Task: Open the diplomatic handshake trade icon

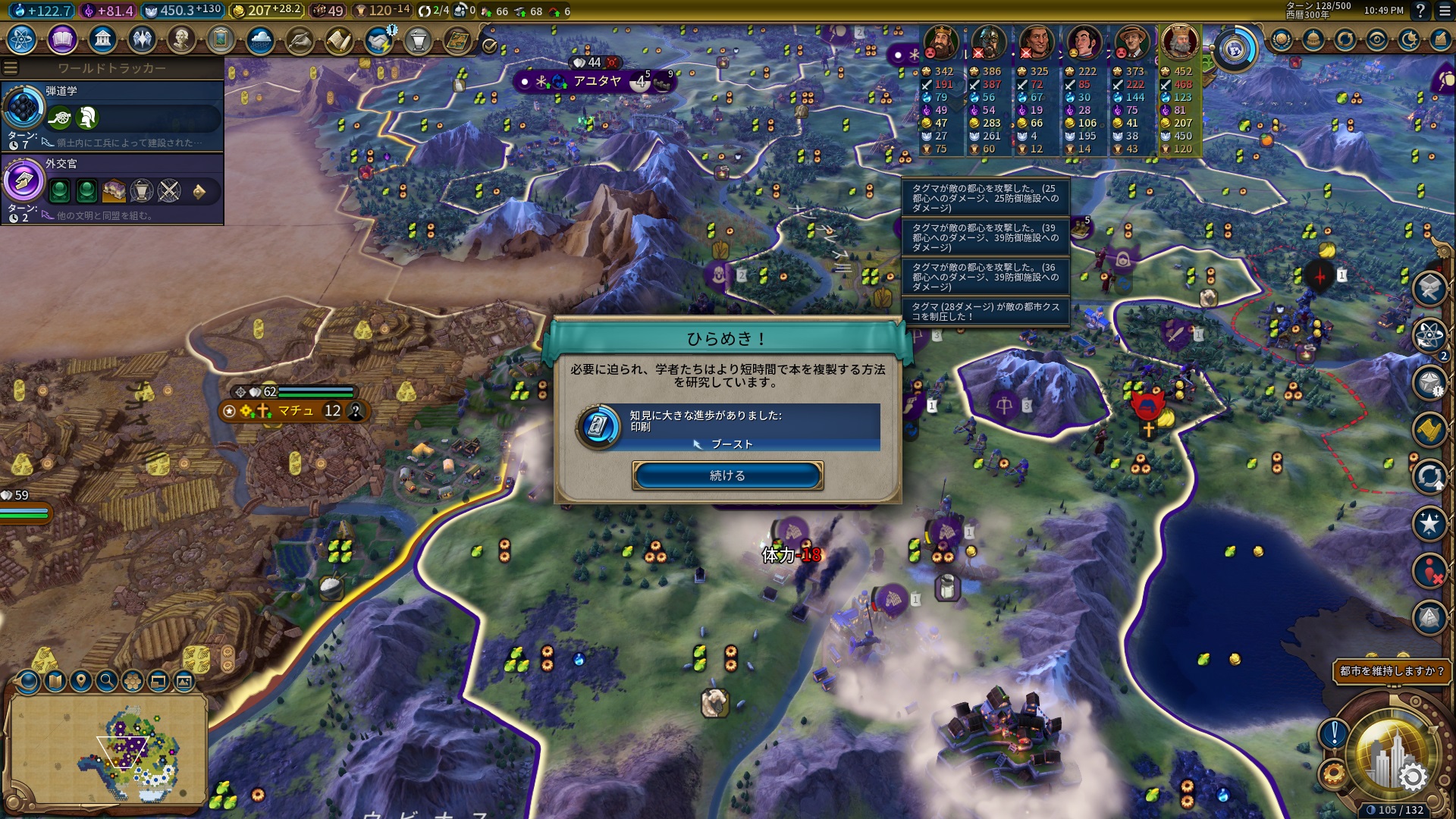Action: point(378,39)
